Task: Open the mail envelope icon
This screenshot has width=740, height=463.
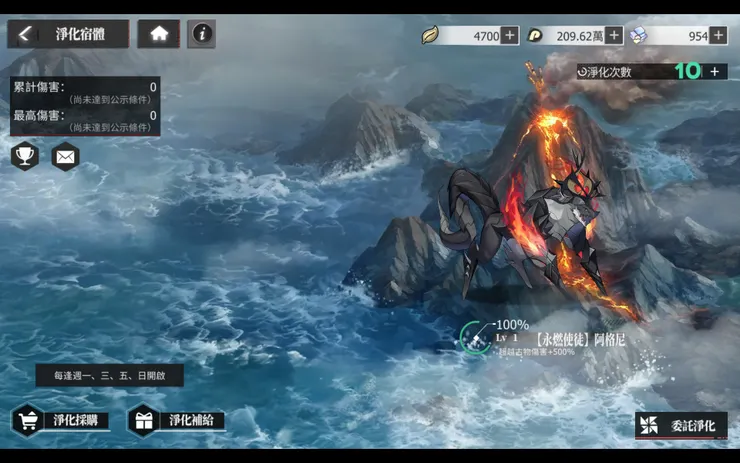Action: pyautogui.click(x=65, y=156)
